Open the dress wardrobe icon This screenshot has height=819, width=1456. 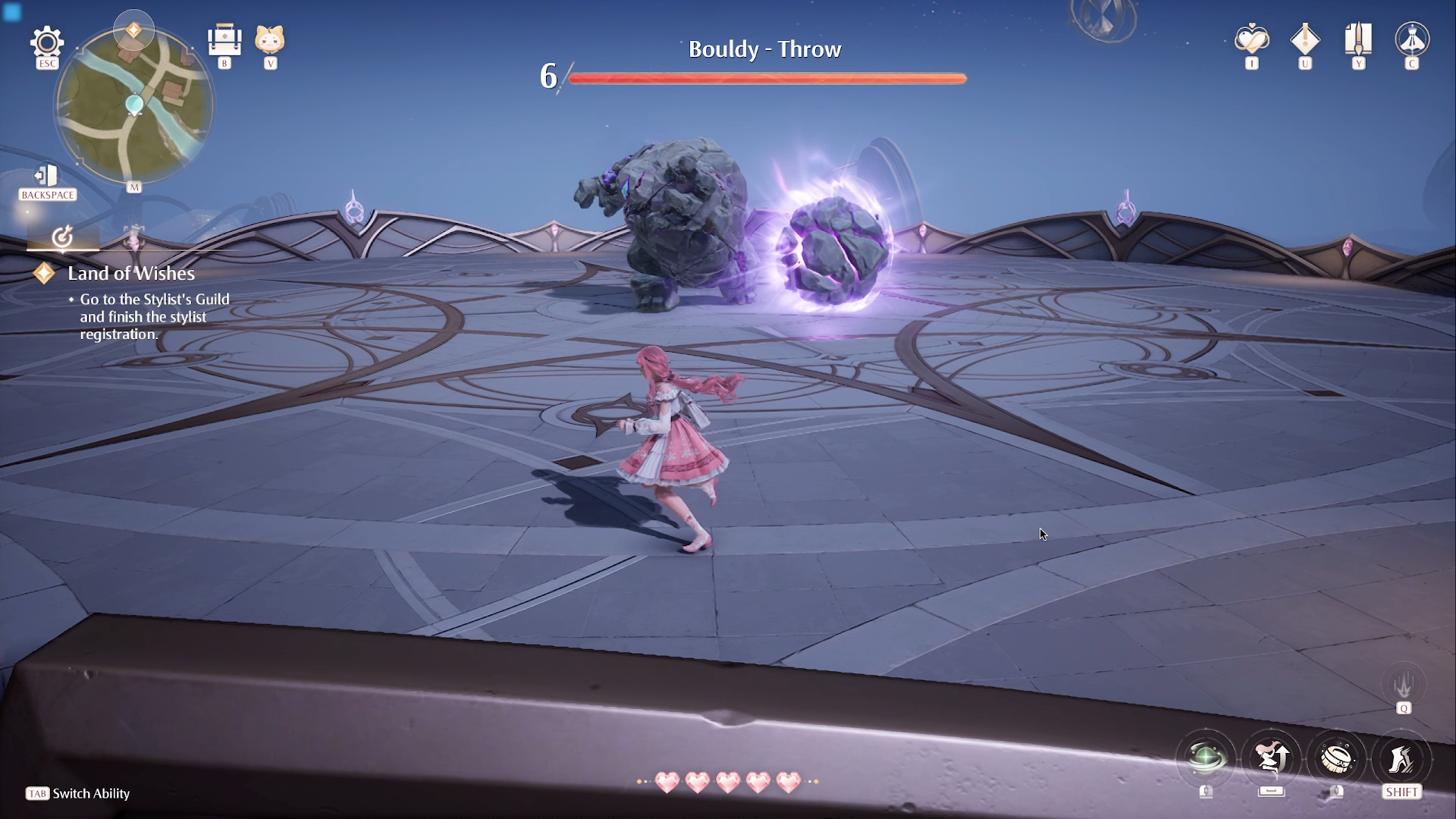(x=1412, y=39)
